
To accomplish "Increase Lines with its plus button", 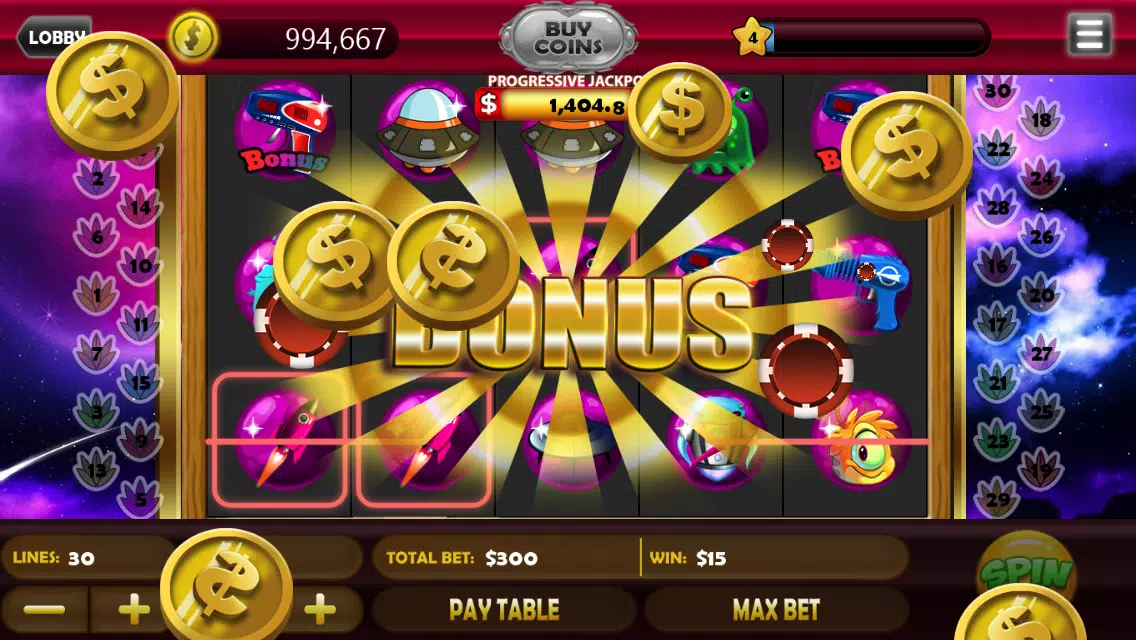I will point(134,609).
